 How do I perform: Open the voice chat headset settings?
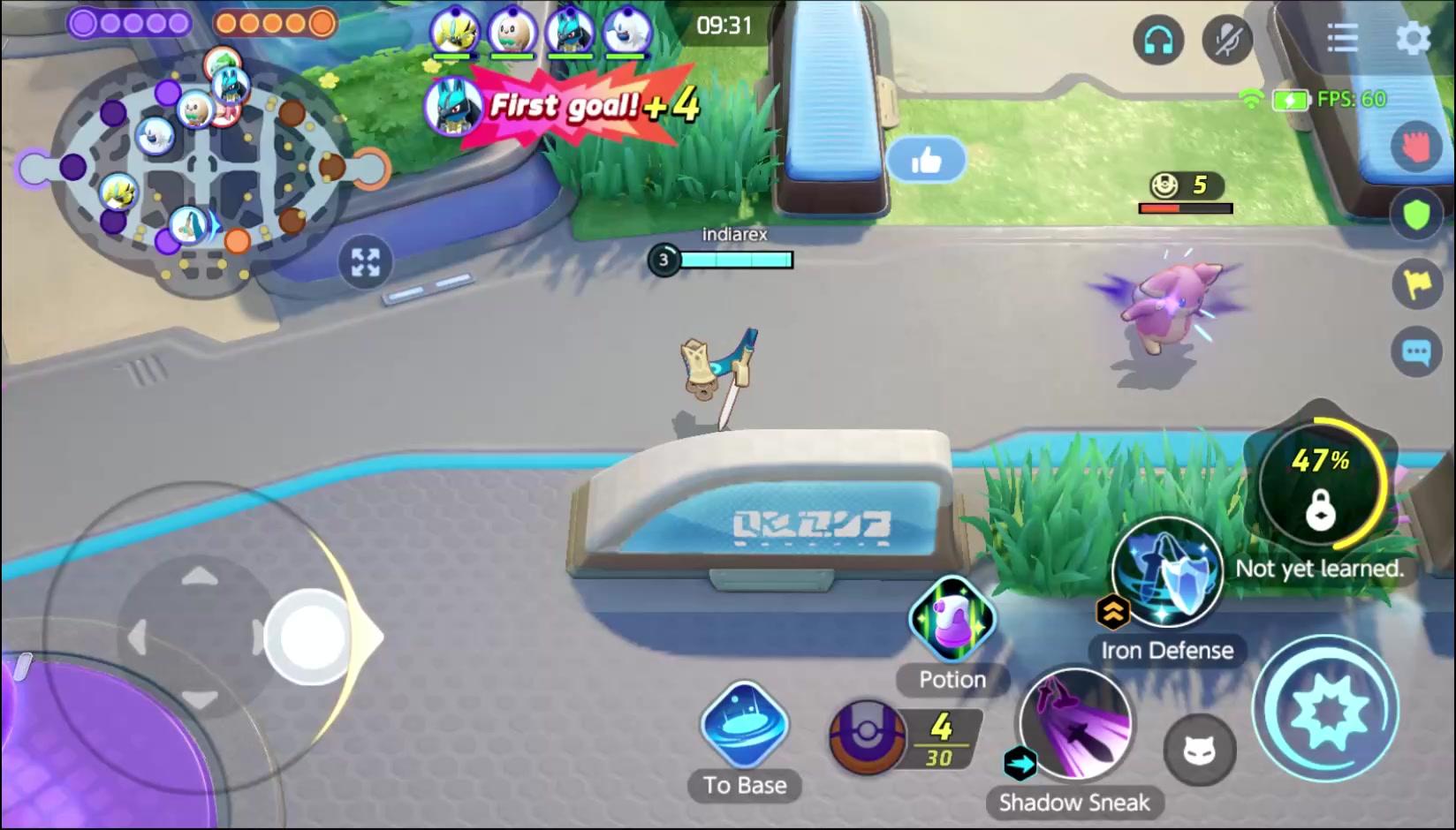click(x=1157, y=39)
